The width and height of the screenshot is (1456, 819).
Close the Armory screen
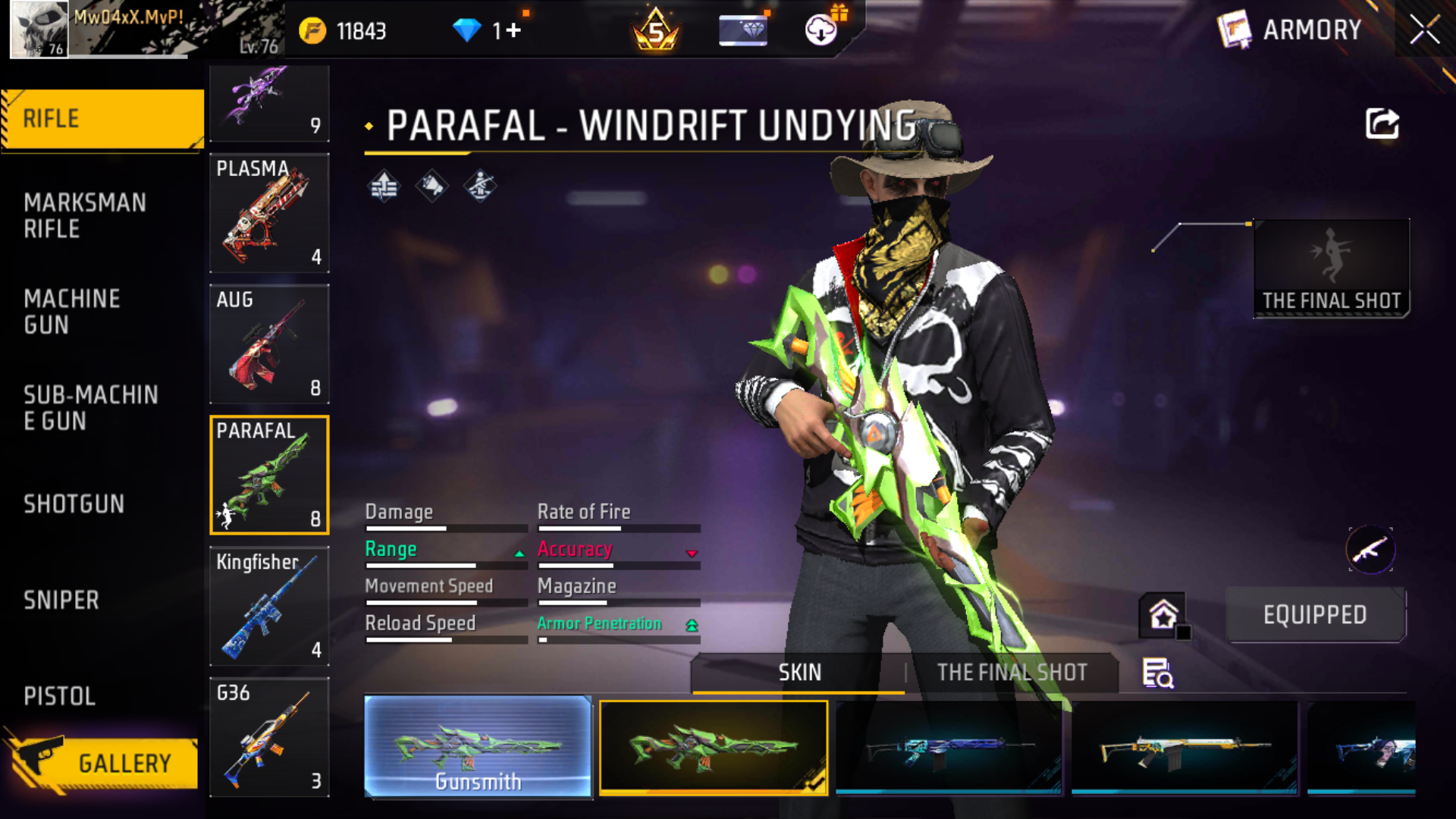pyautogui.click(x=1424, y=30)
